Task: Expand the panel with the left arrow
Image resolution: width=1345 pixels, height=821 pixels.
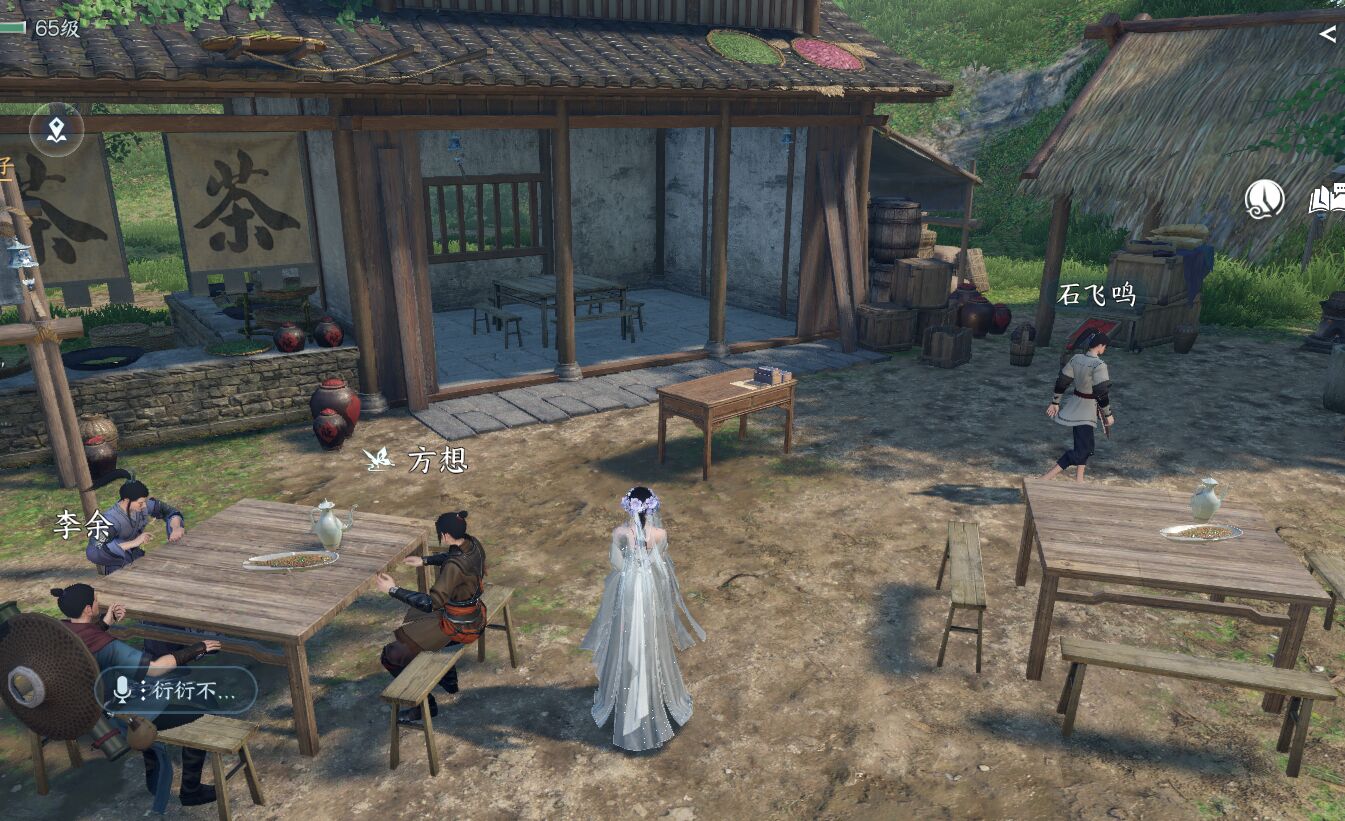Action: coord(1327,34)
